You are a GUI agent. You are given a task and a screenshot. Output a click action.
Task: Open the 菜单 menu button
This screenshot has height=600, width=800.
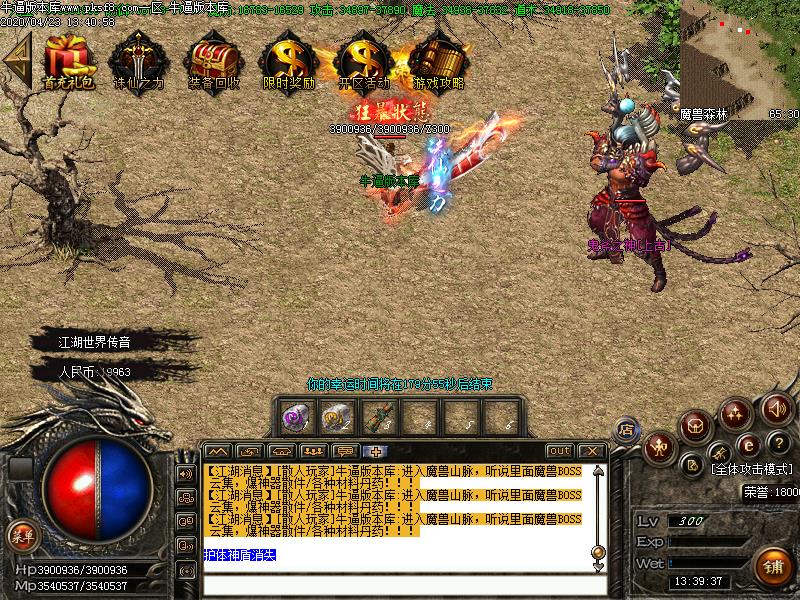pyautogui.click(x=20, y=535)
